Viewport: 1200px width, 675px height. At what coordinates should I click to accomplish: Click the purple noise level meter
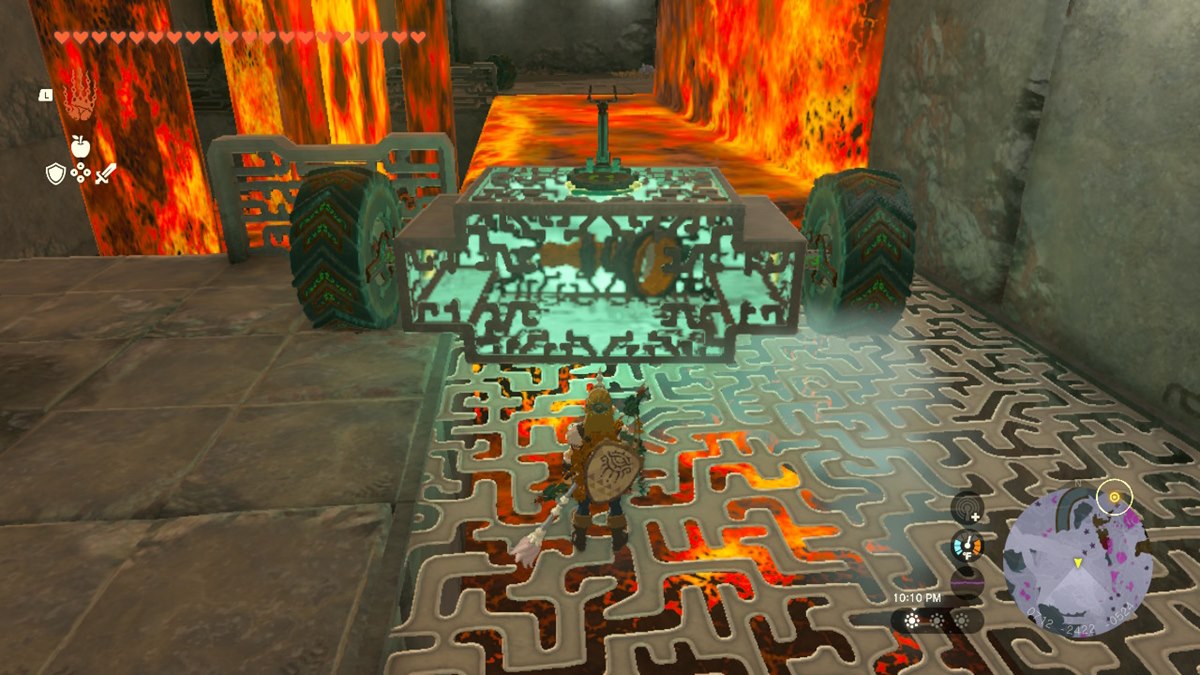(x=967, y=583)
